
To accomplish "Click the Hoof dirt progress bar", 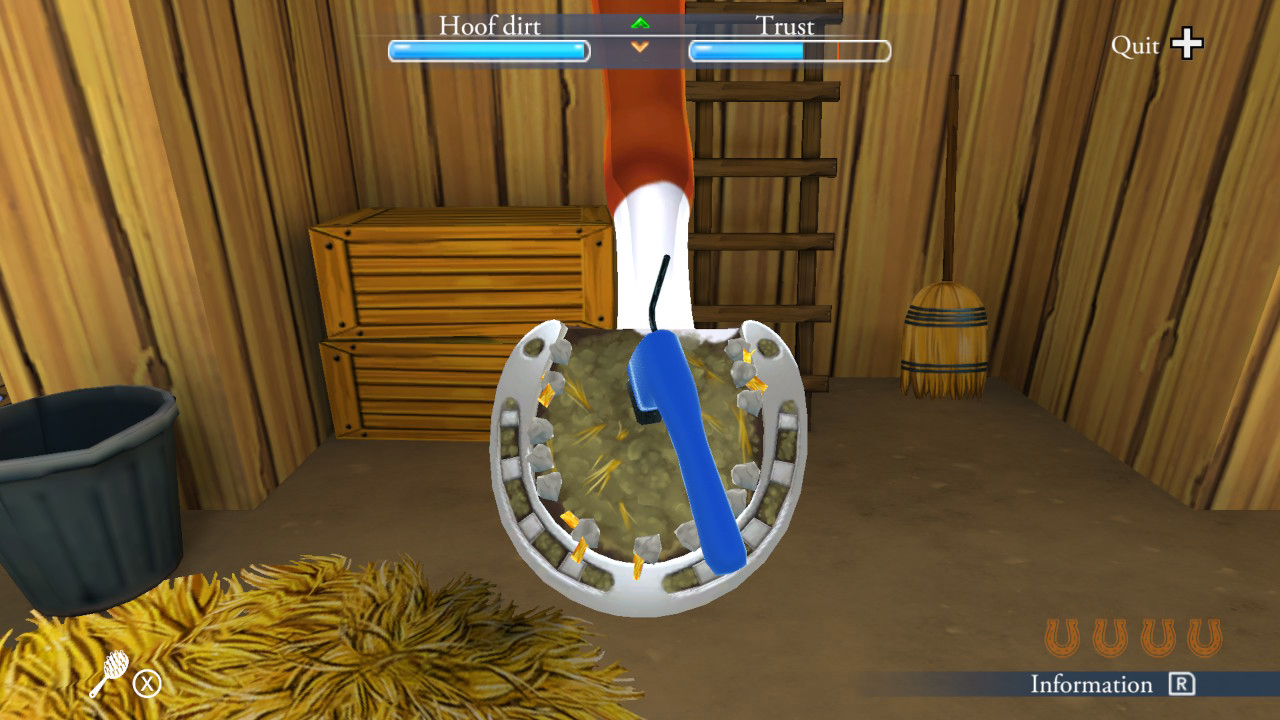I will point(487,48).
